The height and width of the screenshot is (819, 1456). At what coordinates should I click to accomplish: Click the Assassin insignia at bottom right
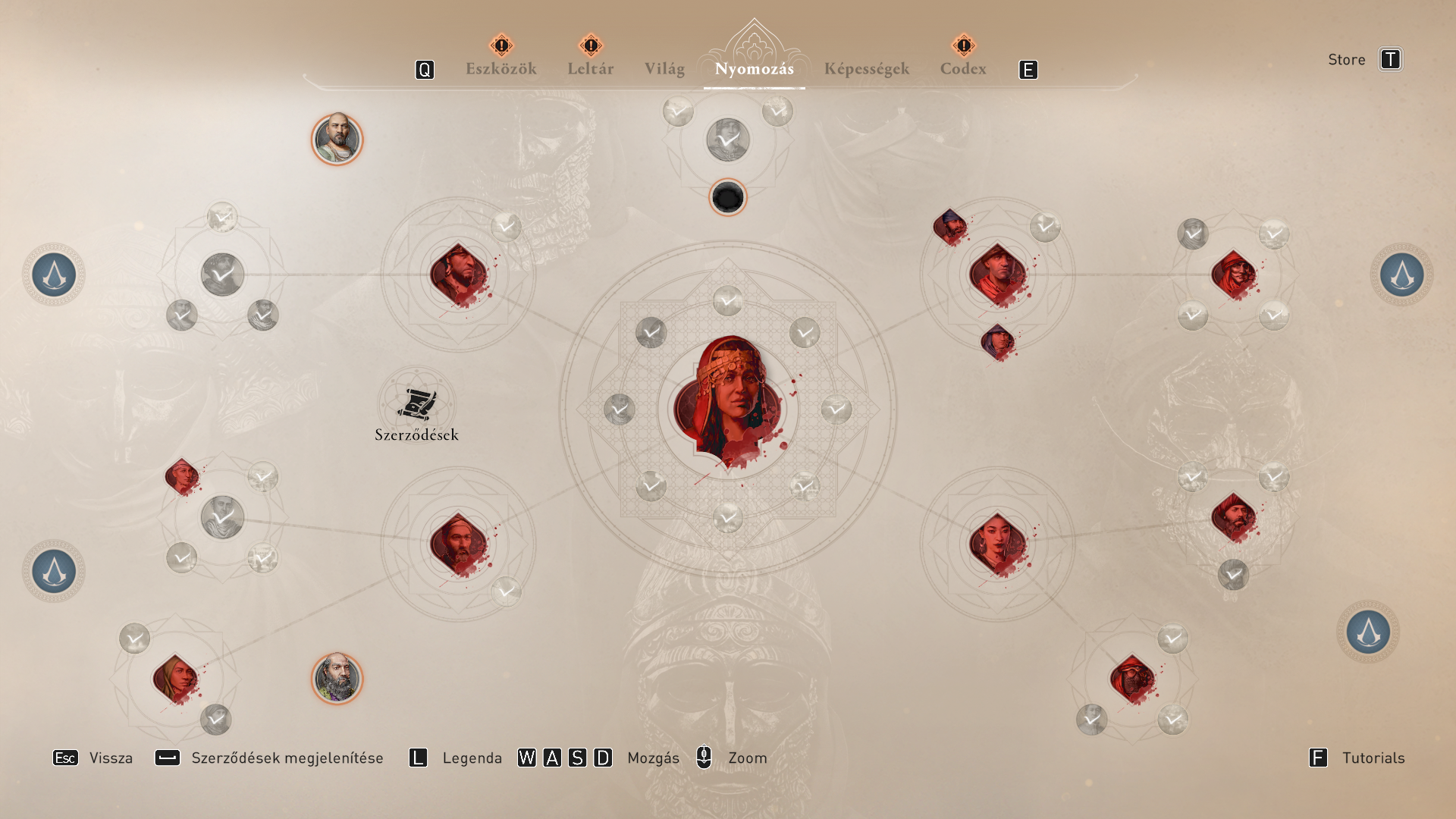[x=1367, y=632]
